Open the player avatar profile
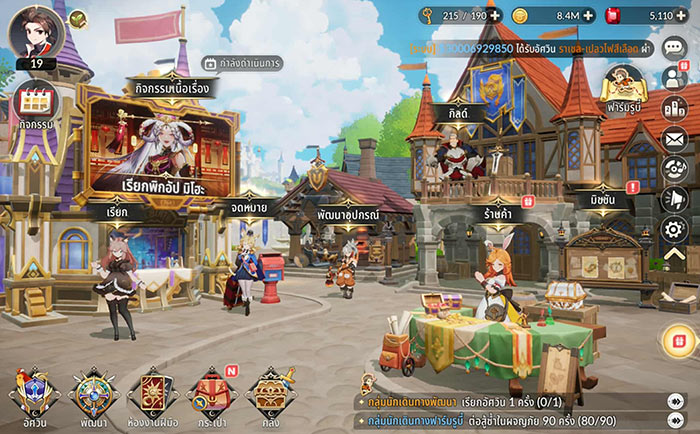 tap(36, 32)
